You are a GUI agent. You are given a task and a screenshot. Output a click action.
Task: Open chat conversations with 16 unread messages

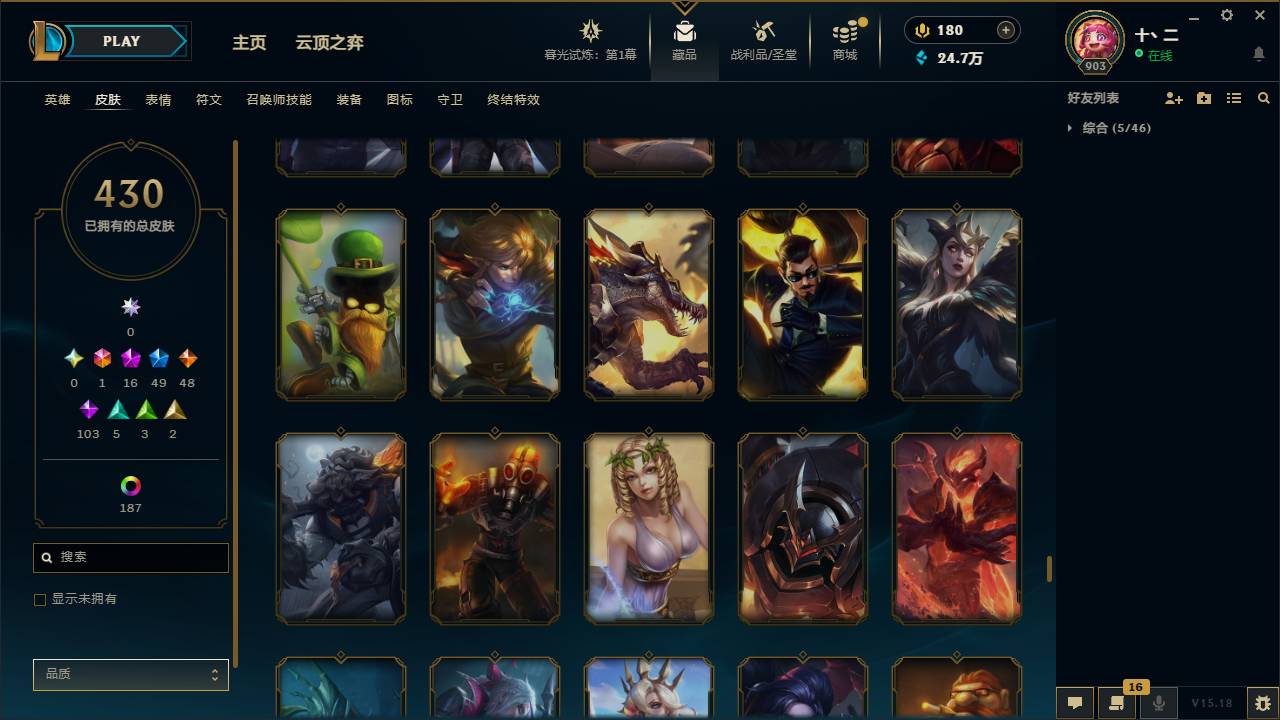tap(1117, 701)
